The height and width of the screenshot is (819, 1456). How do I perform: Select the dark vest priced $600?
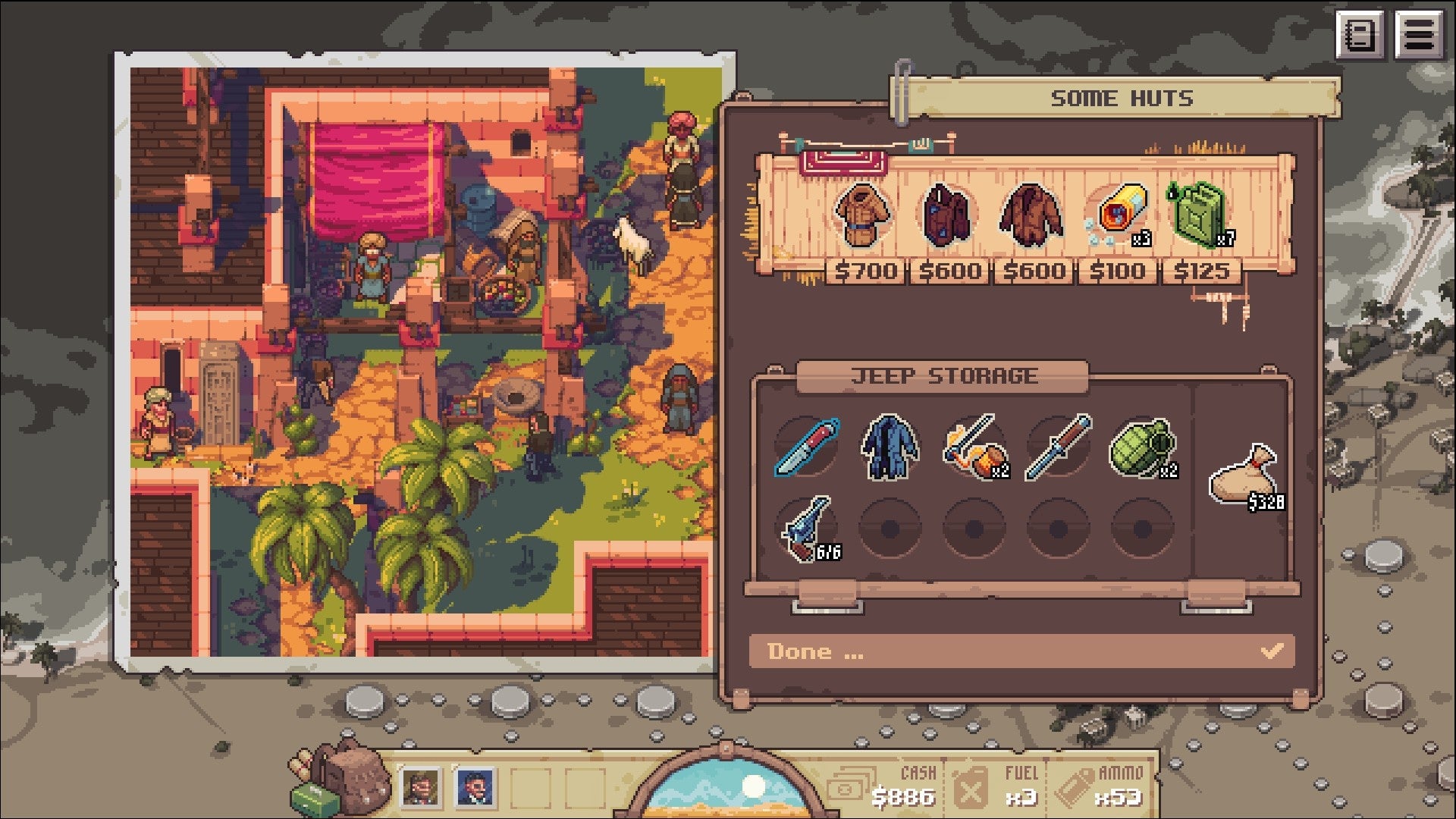(x=946, y=215)
